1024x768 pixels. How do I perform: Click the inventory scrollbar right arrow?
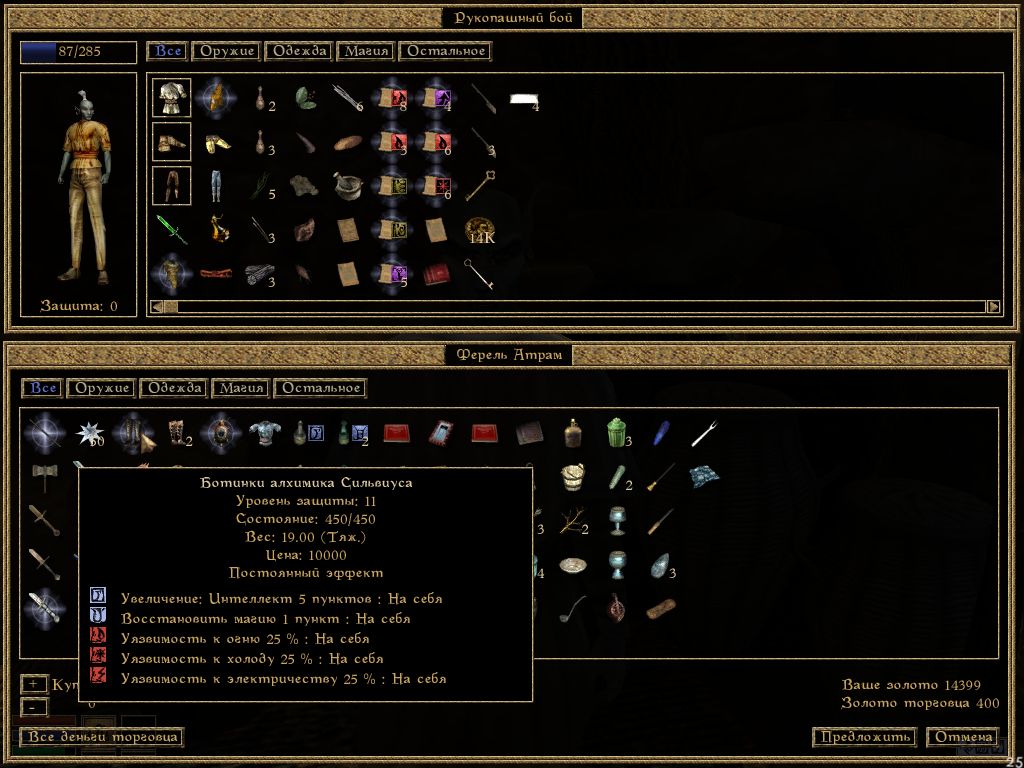pyautogui.click(x=993, y=306)
